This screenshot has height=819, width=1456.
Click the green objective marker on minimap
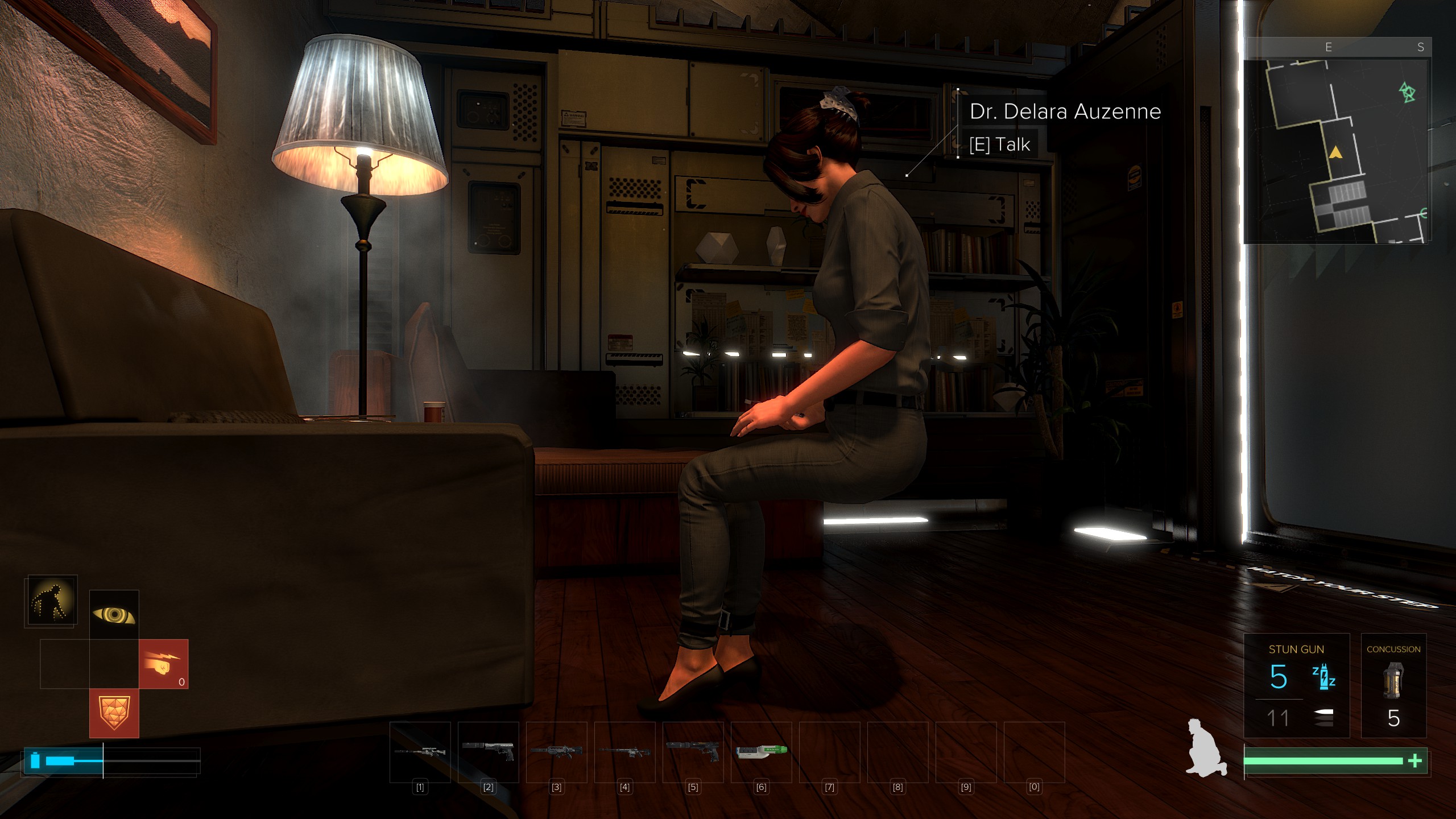1407,92
